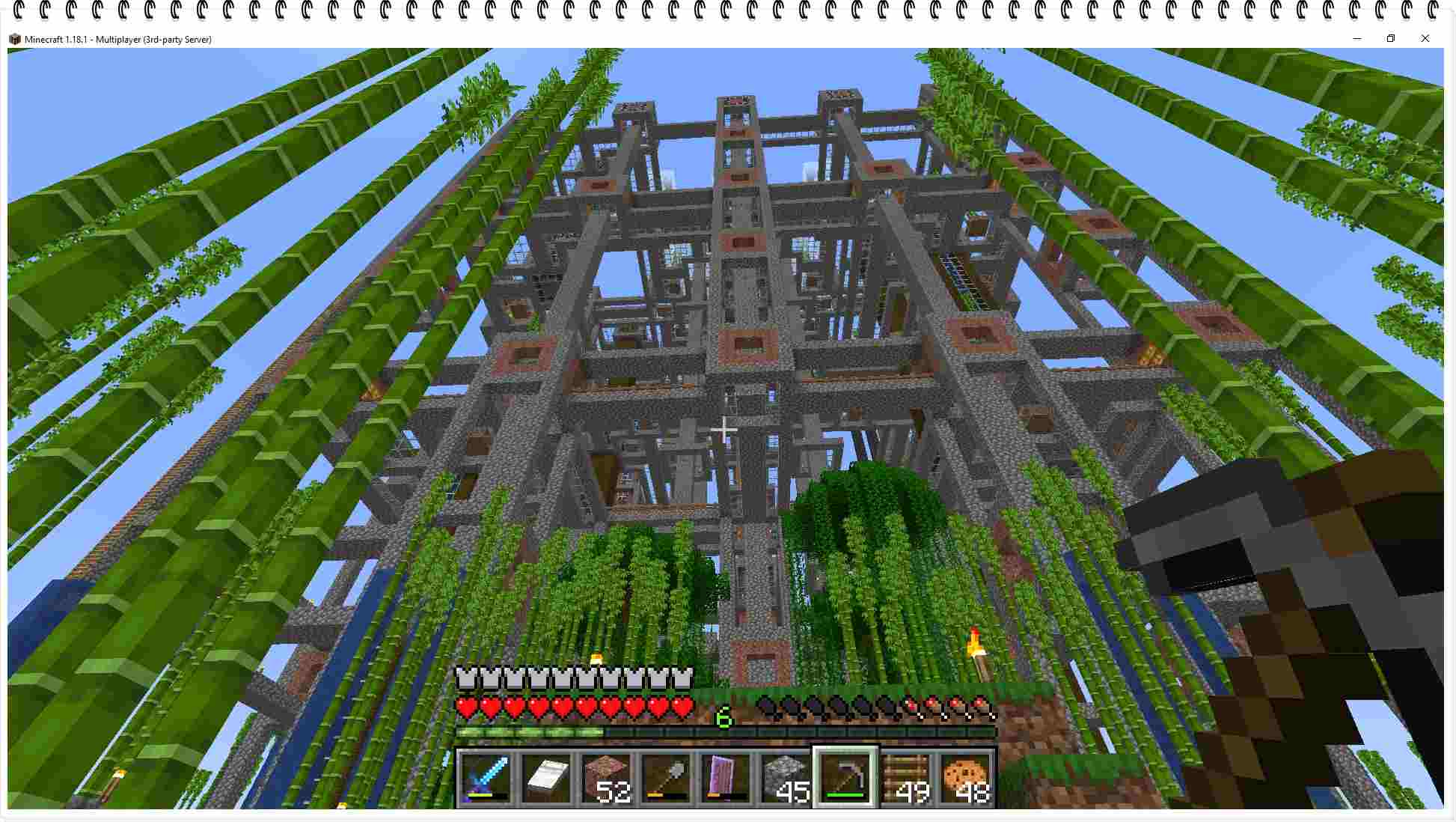The width and height of the screenshot is (1456, 822).
Task: Click the Minecraft 1.18.1 Multiplayer title text
Action: pos(116,39)
